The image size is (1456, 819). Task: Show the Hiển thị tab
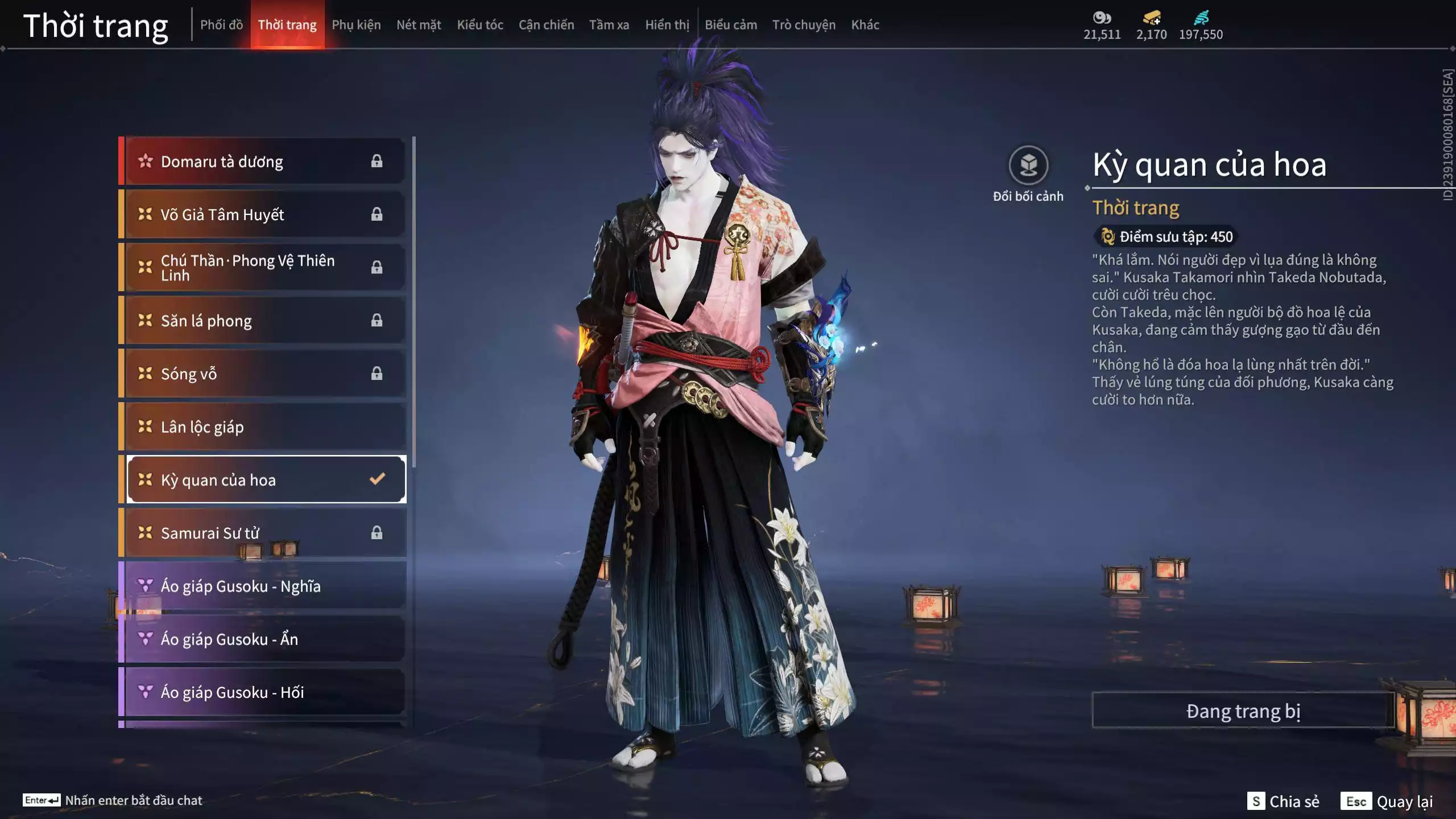667,25
